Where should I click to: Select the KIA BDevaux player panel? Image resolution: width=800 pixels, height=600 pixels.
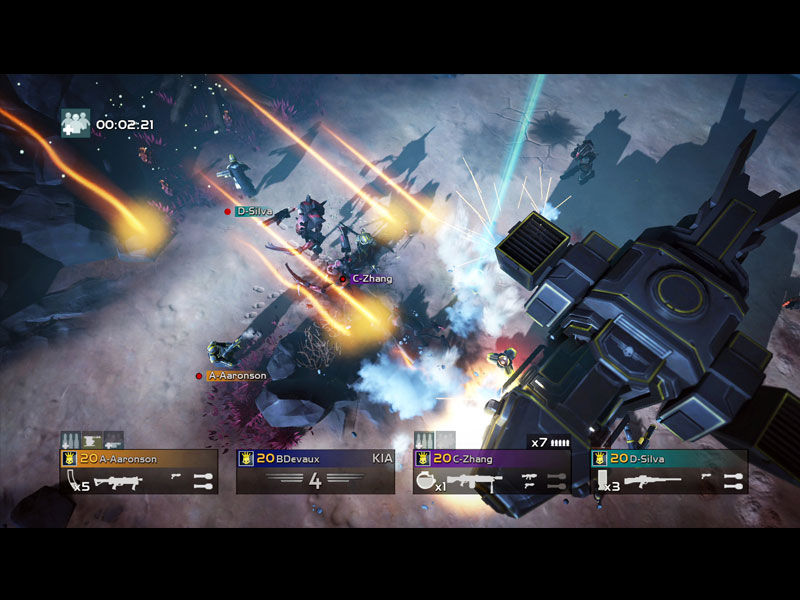[315, 471]
